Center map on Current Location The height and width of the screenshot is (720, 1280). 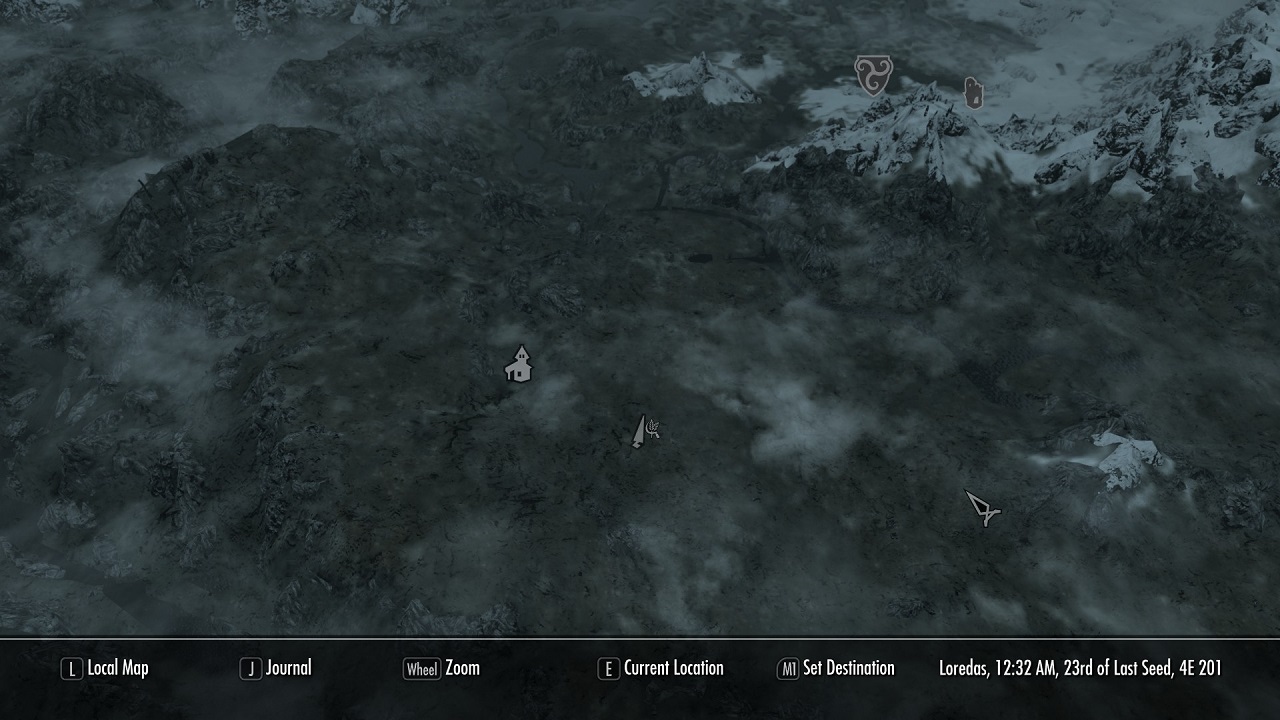(x=673, y=668)
